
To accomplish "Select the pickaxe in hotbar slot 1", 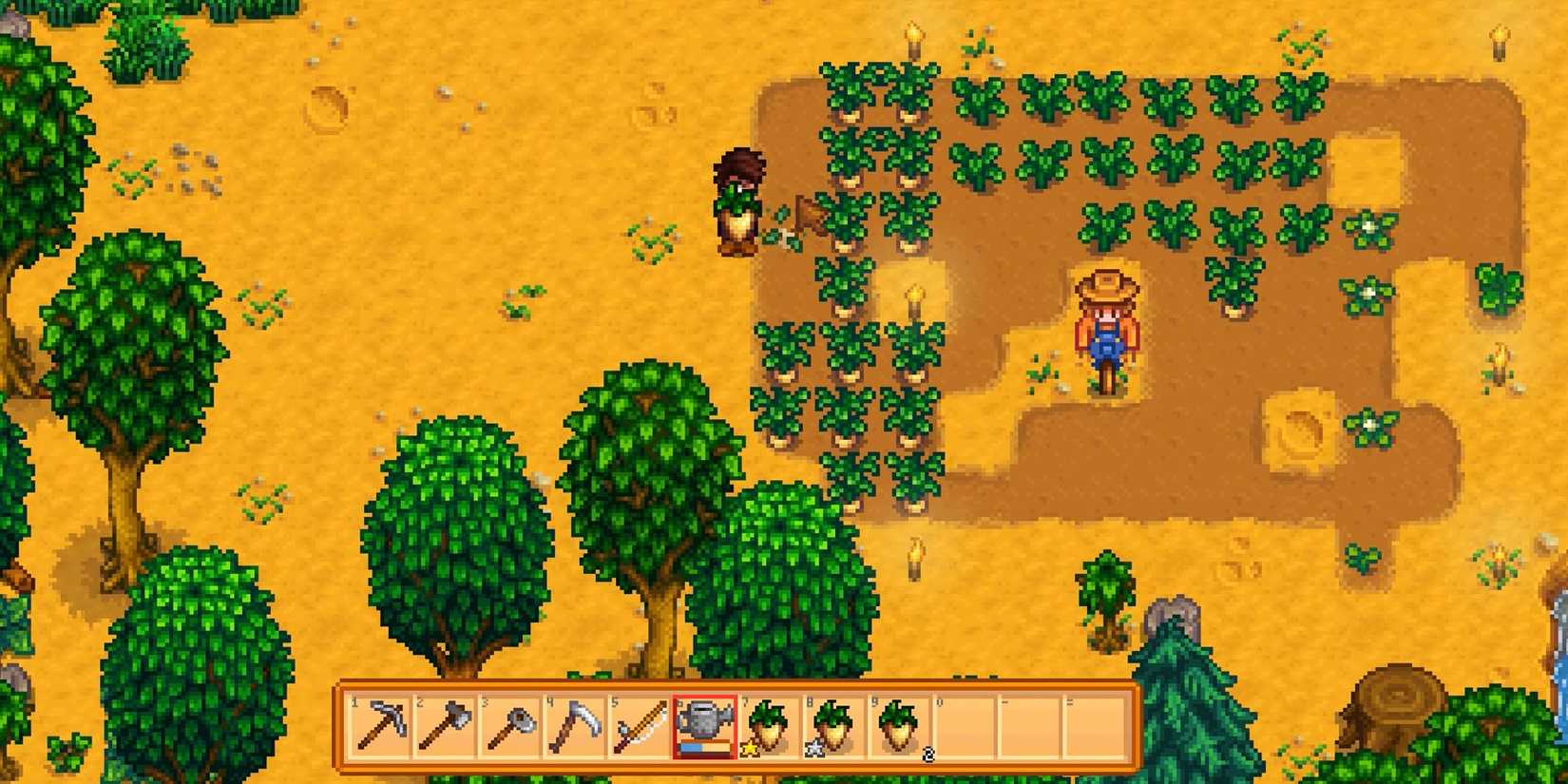I will tap(380, 727).
